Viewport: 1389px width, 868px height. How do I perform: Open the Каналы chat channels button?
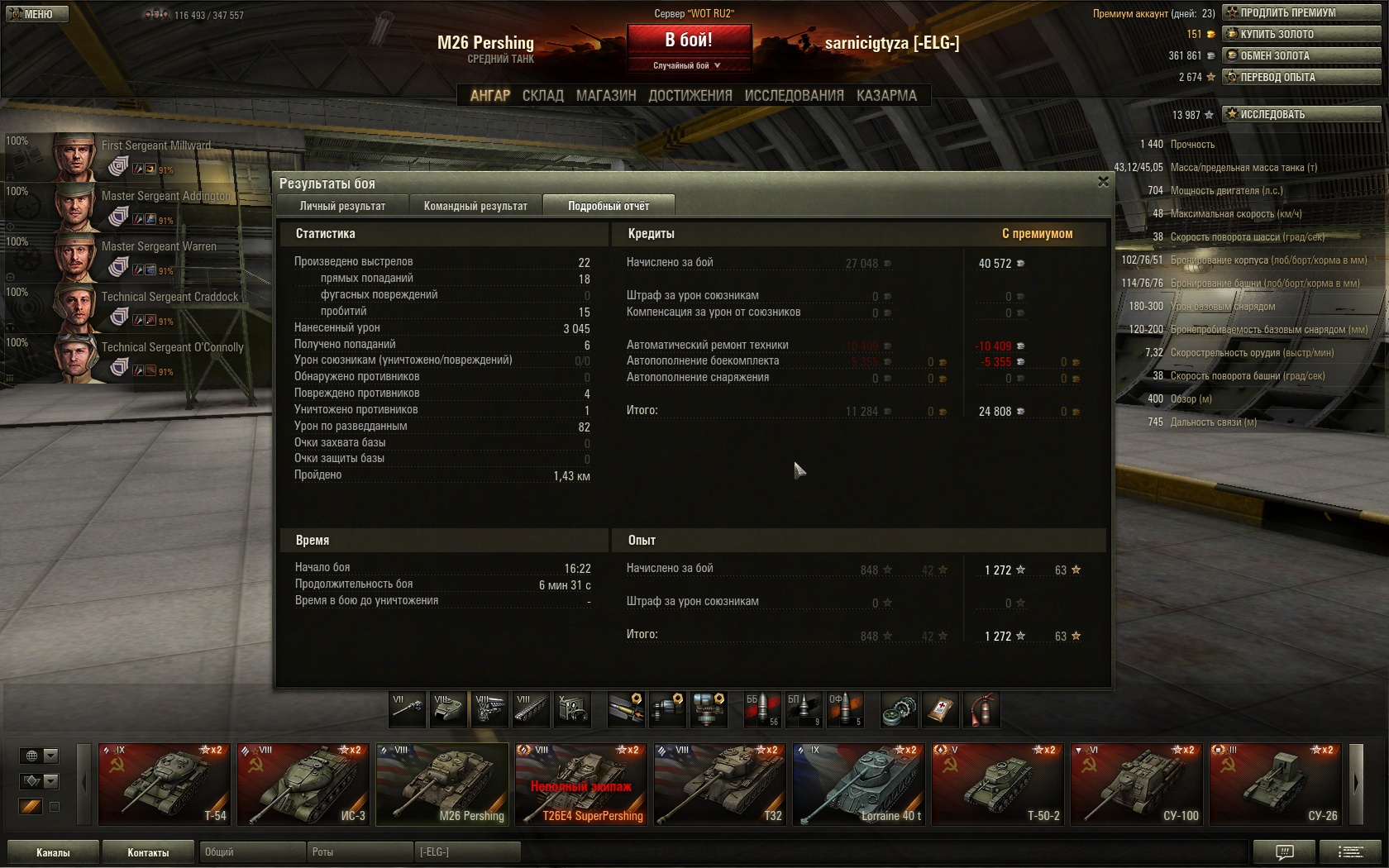point(53,852)
